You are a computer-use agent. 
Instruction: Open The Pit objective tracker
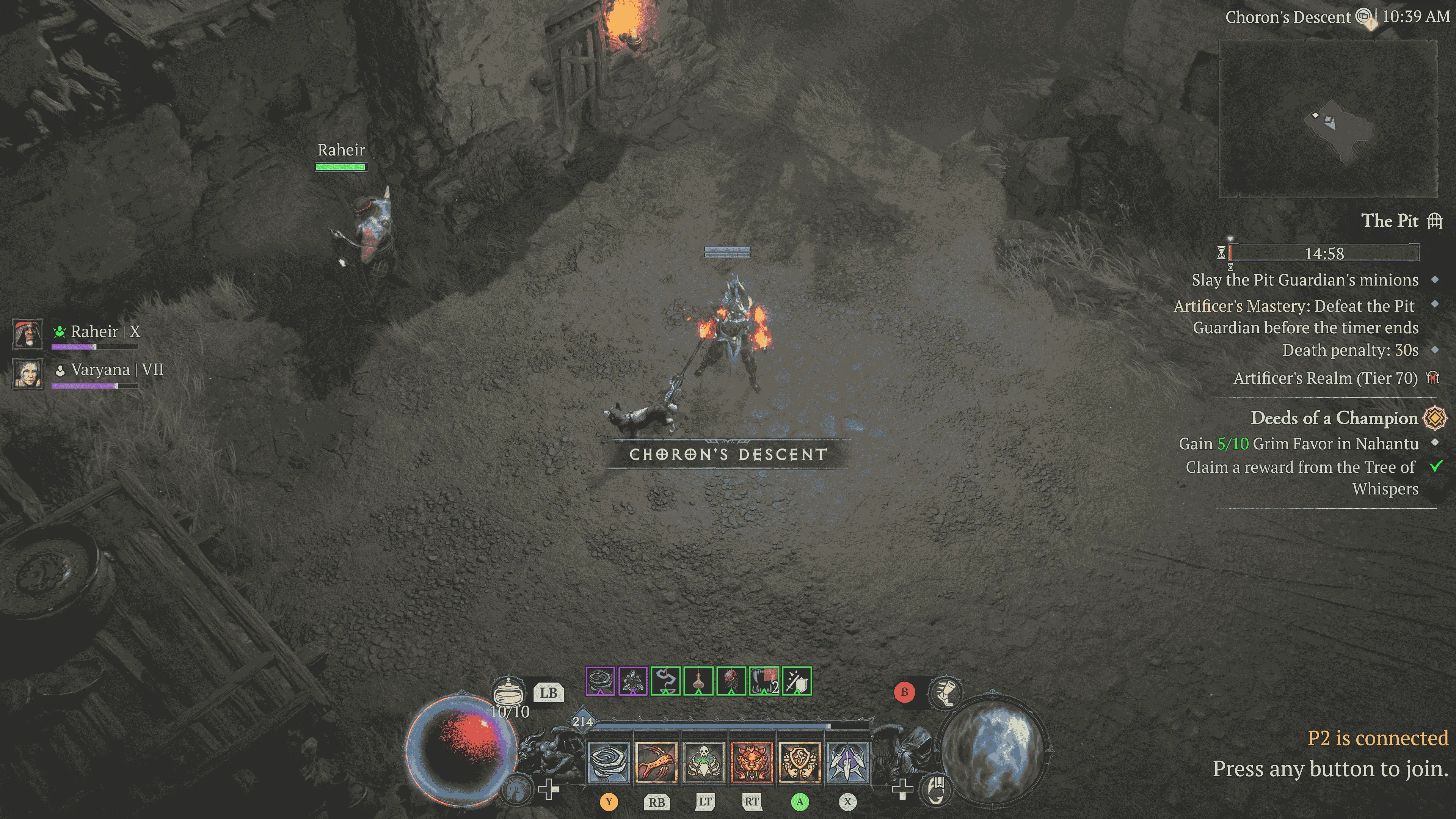1389,220
